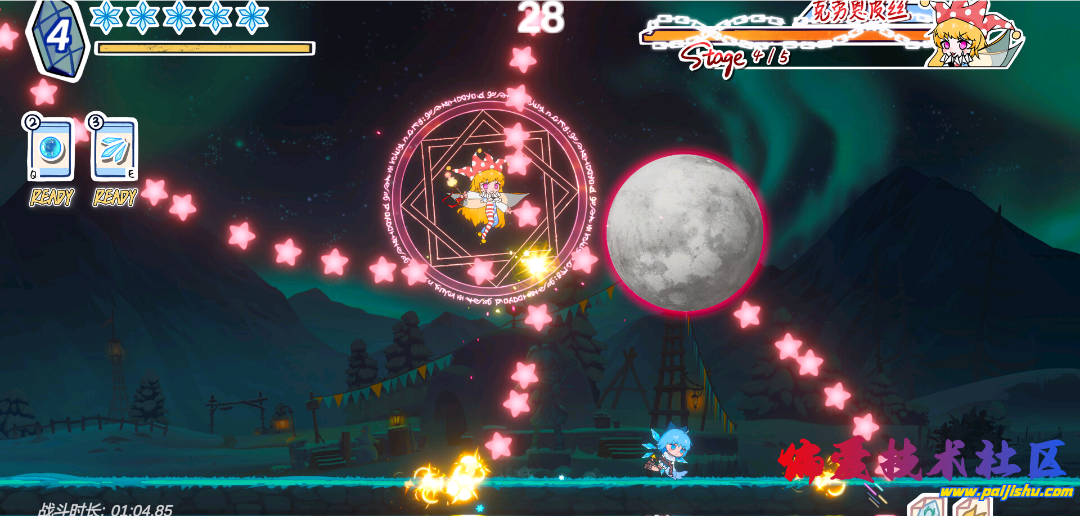The width and height of the screenshot is (1080, 516).
Task: Open the www.paijishu.com watermark link
Action: [1005, 491]
